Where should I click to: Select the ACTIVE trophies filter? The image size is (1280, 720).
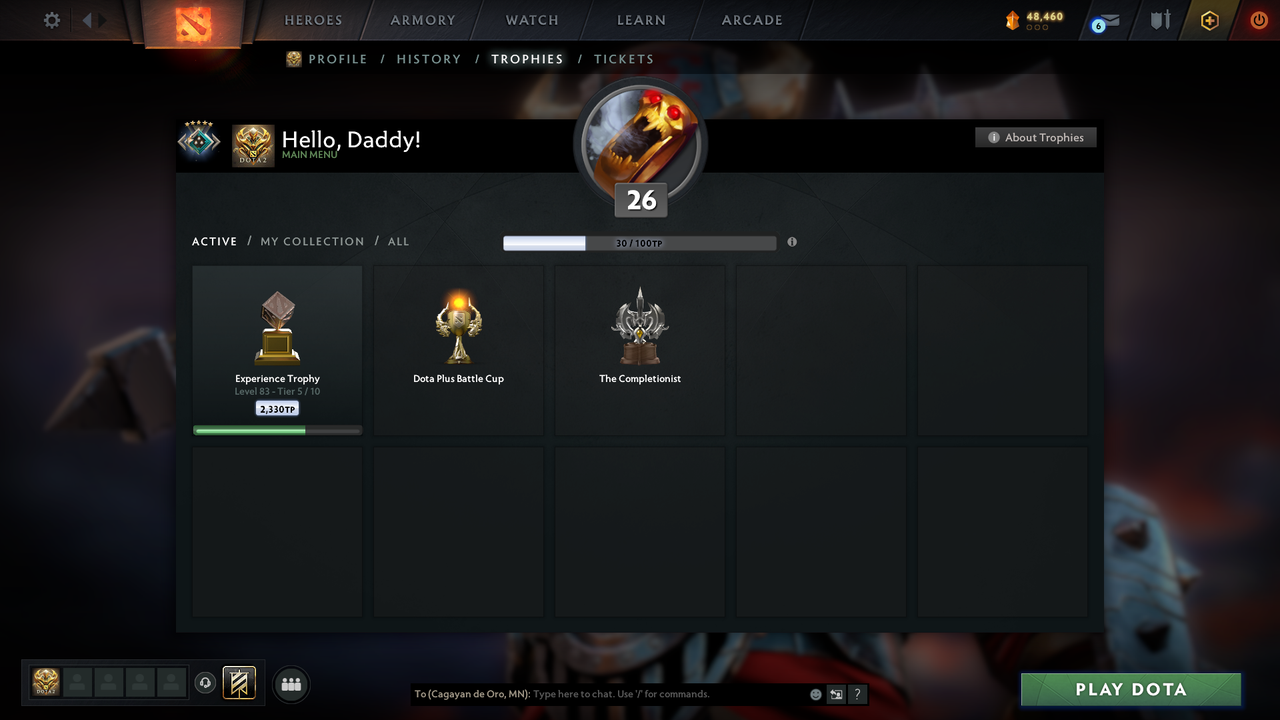(214, 241)
